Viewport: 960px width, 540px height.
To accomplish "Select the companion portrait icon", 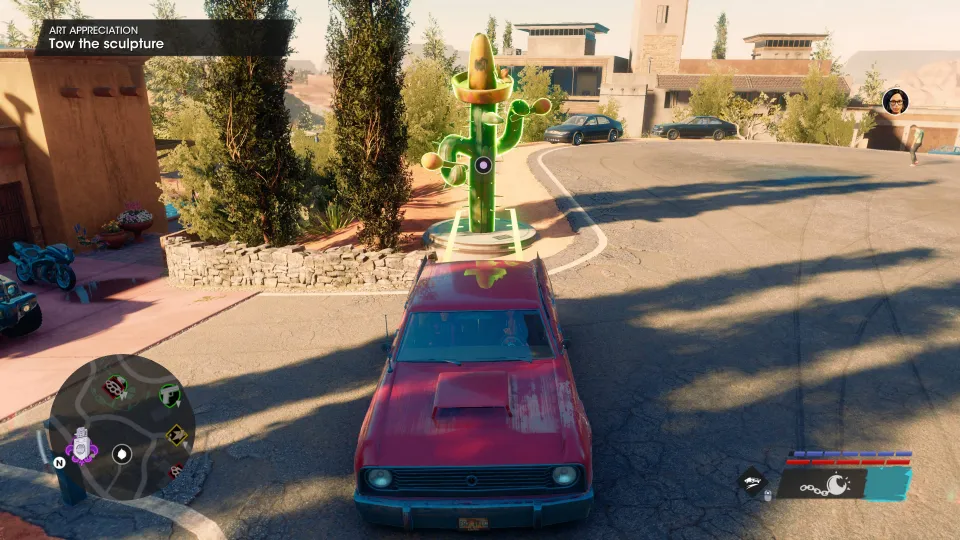I will 895,101.
